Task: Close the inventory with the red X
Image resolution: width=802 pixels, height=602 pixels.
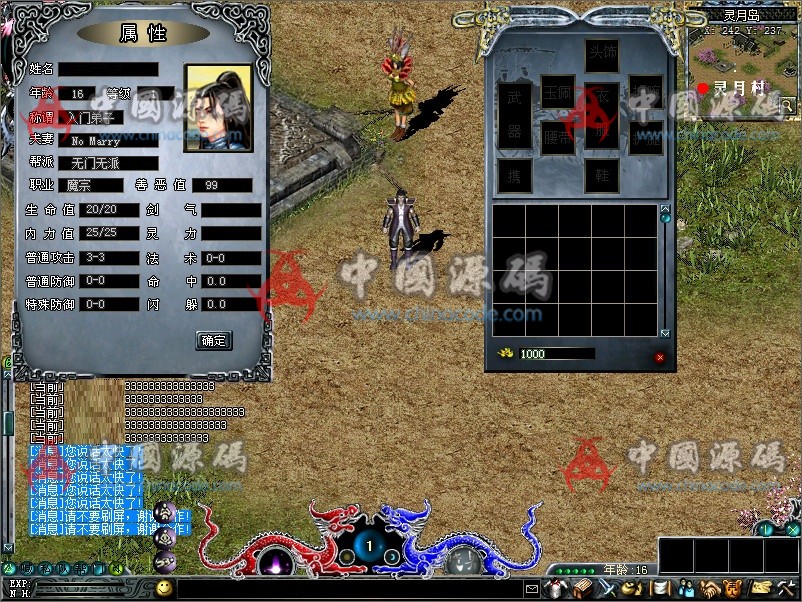Action: [660, 357]
